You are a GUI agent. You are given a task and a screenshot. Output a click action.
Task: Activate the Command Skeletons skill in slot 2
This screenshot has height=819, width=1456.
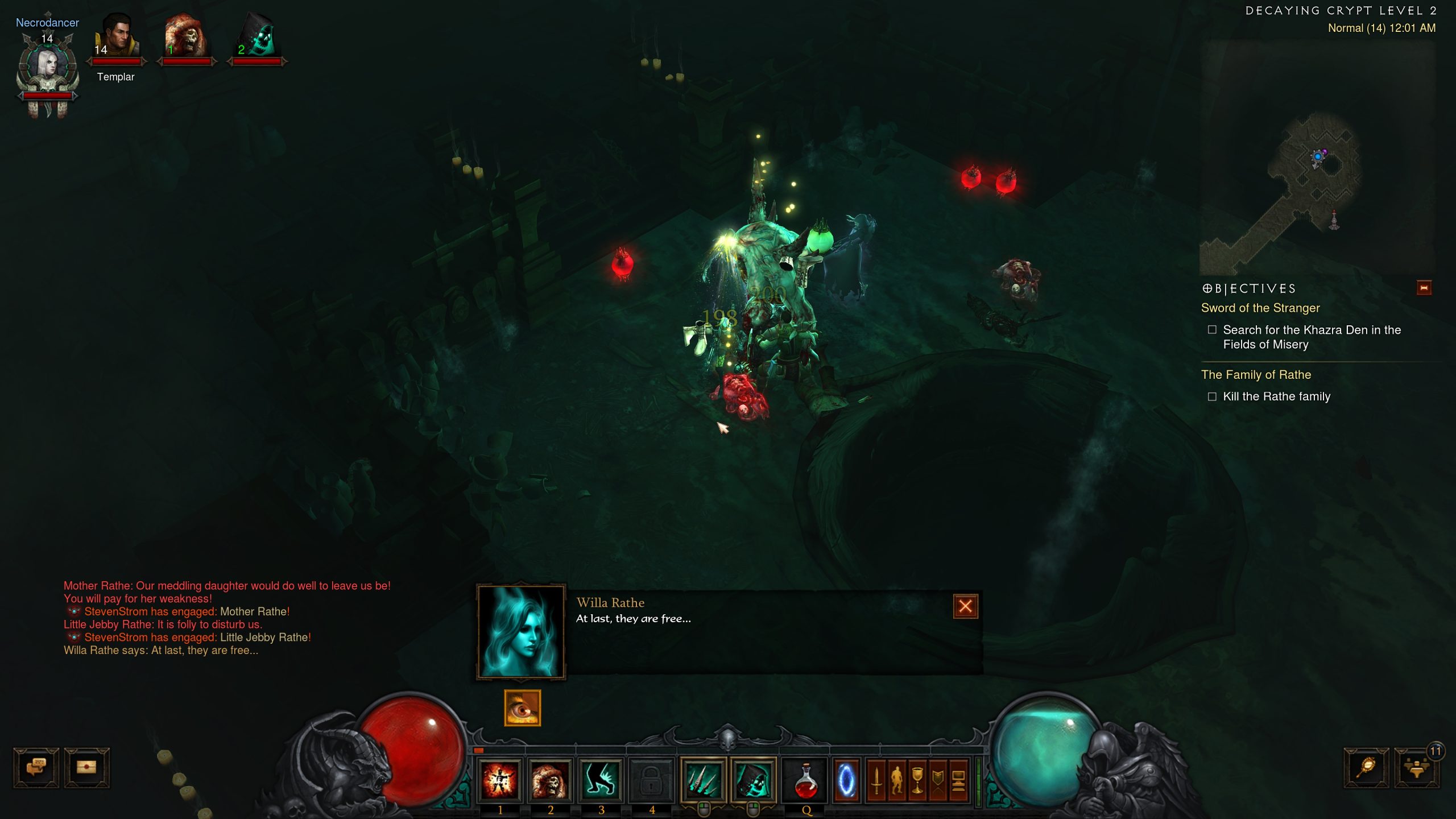coord(550,779)
